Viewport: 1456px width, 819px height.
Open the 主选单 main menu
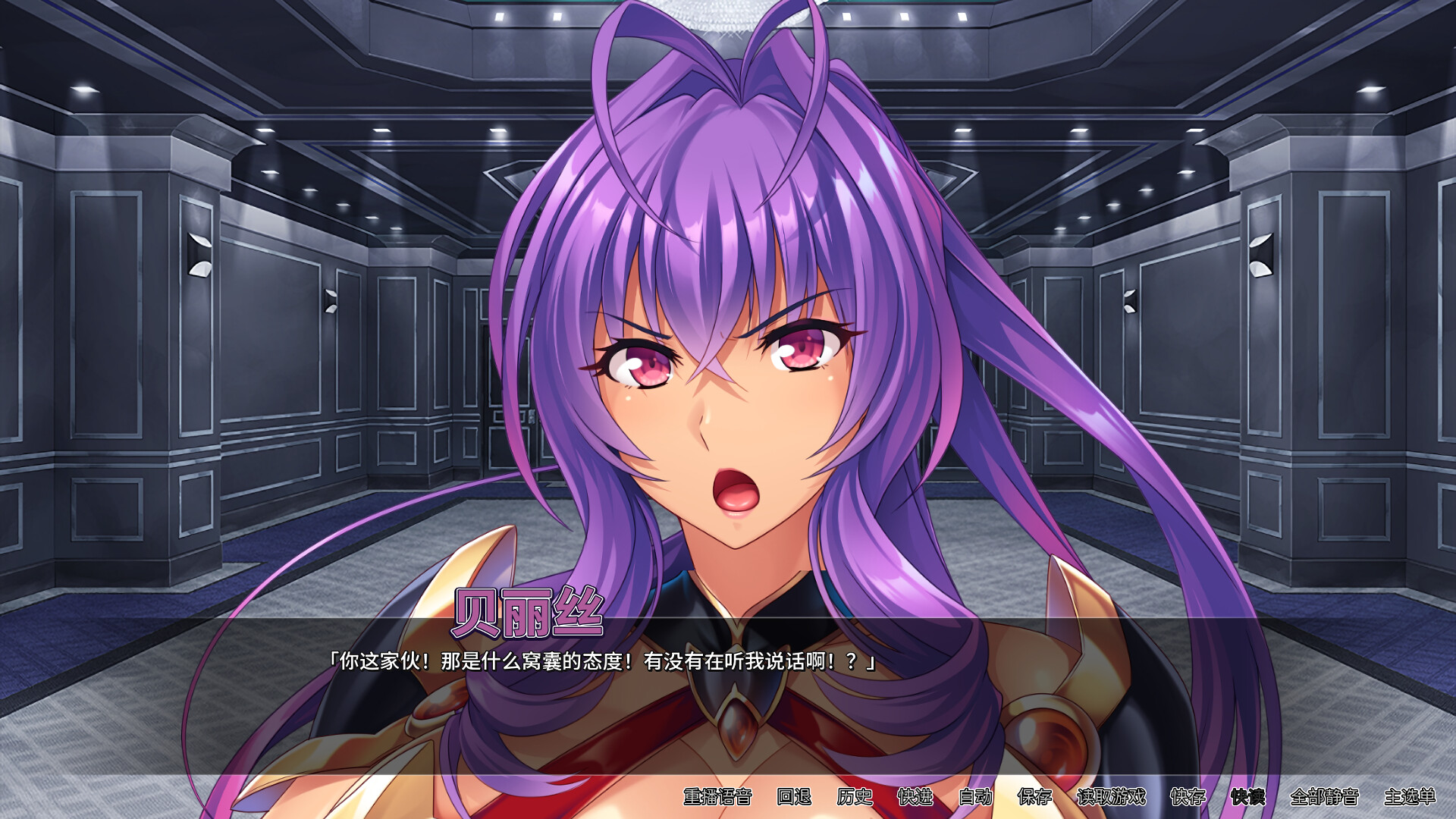pos(1411,800)
